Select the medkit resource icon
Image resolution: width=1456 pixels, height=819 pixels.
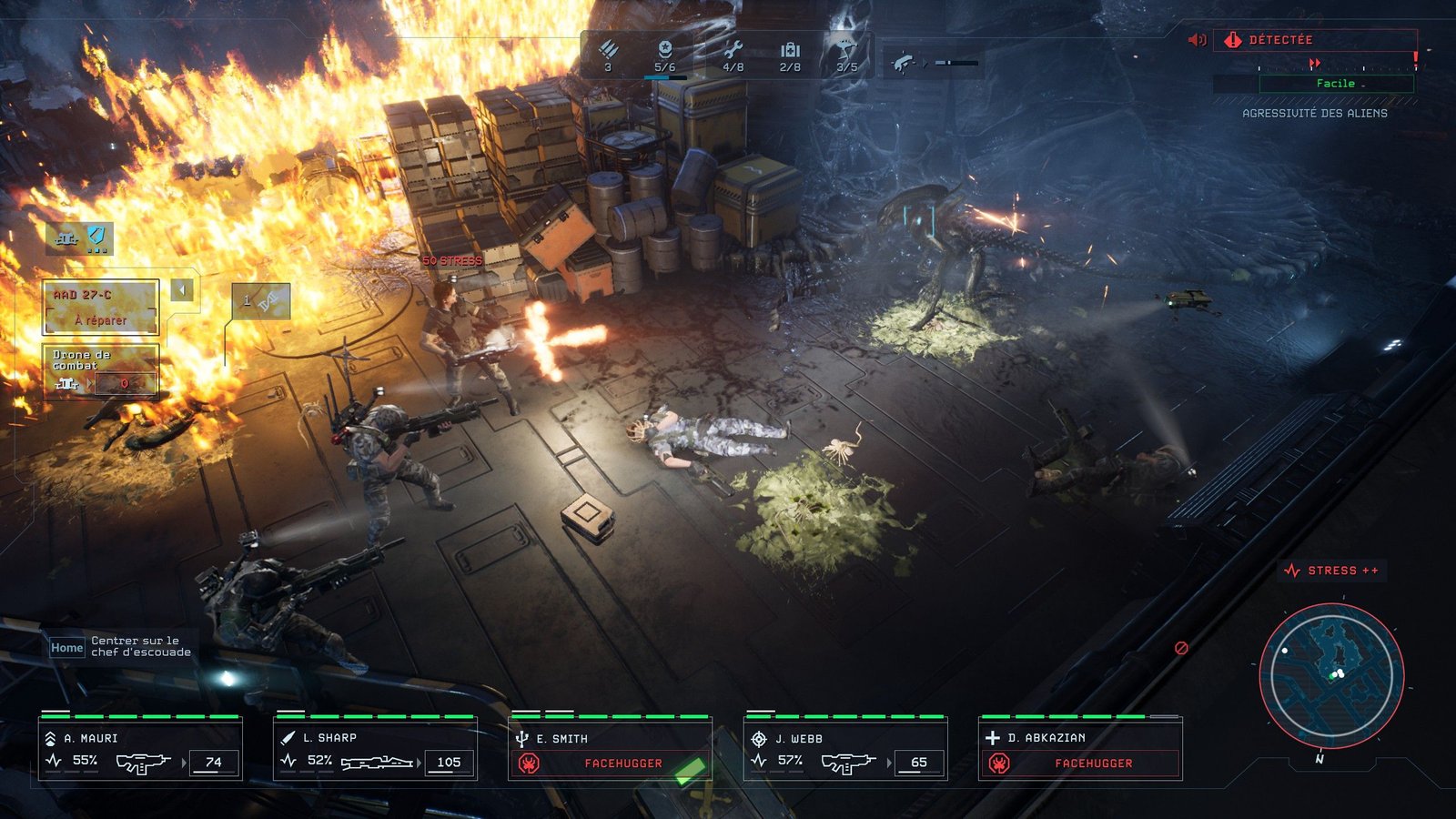790,55
